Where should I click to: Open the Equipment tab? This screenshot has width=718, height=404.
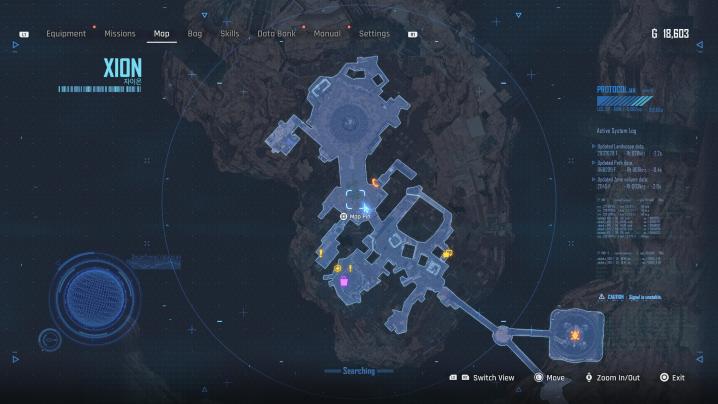[x=66, y=34]
